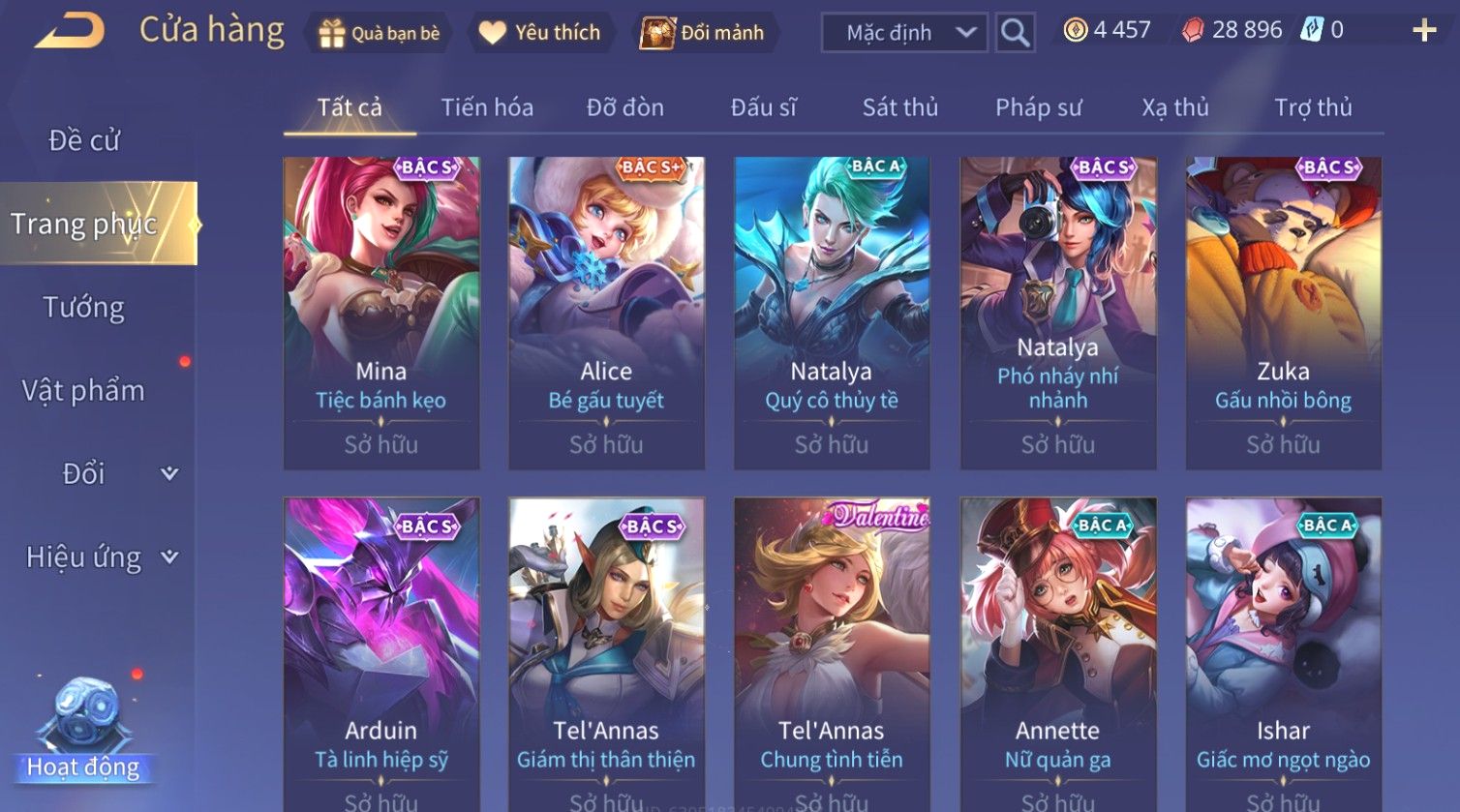
Task: Open the Vật phẩm sidebar section
Action: tap(84, 391)
